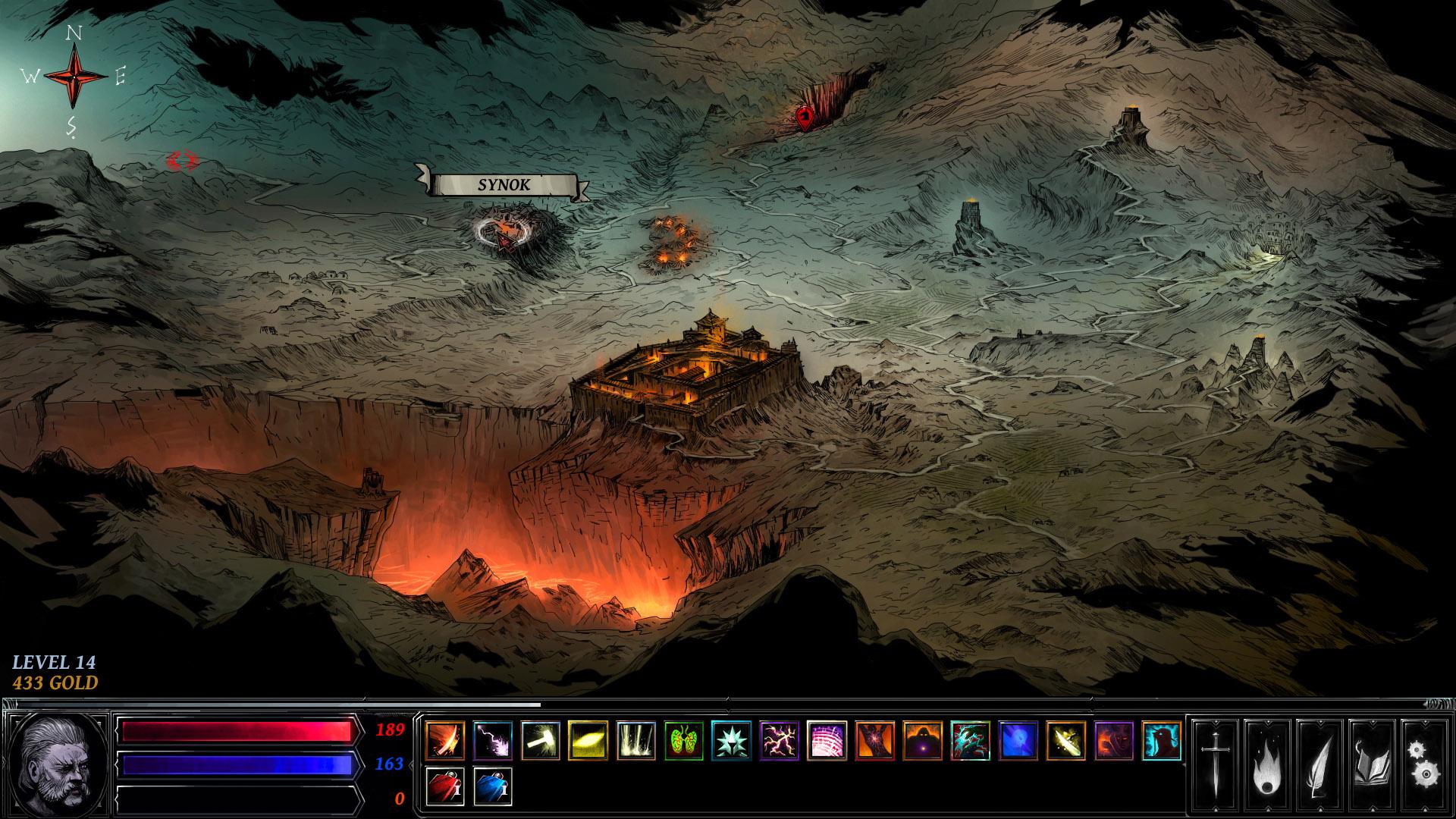
Task: Drink the red health potion
Action: [x=445, y=786]
